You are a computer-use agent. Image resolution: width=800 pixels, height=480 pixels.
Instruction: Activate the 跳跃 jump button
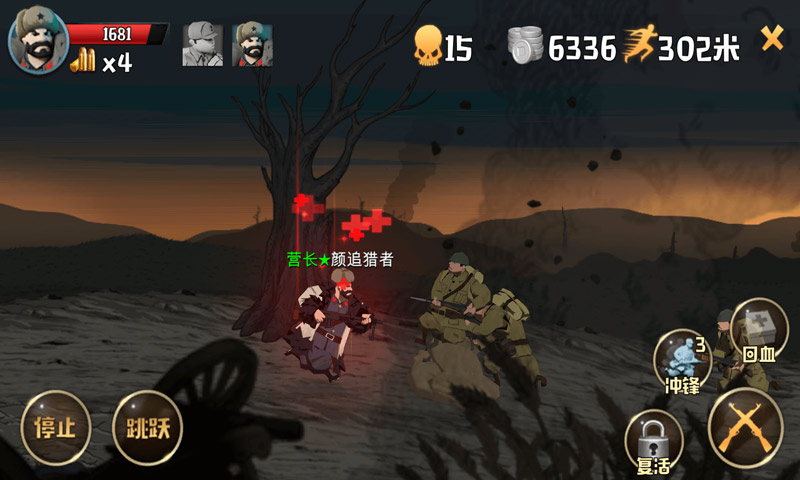(x=148, y=428)
